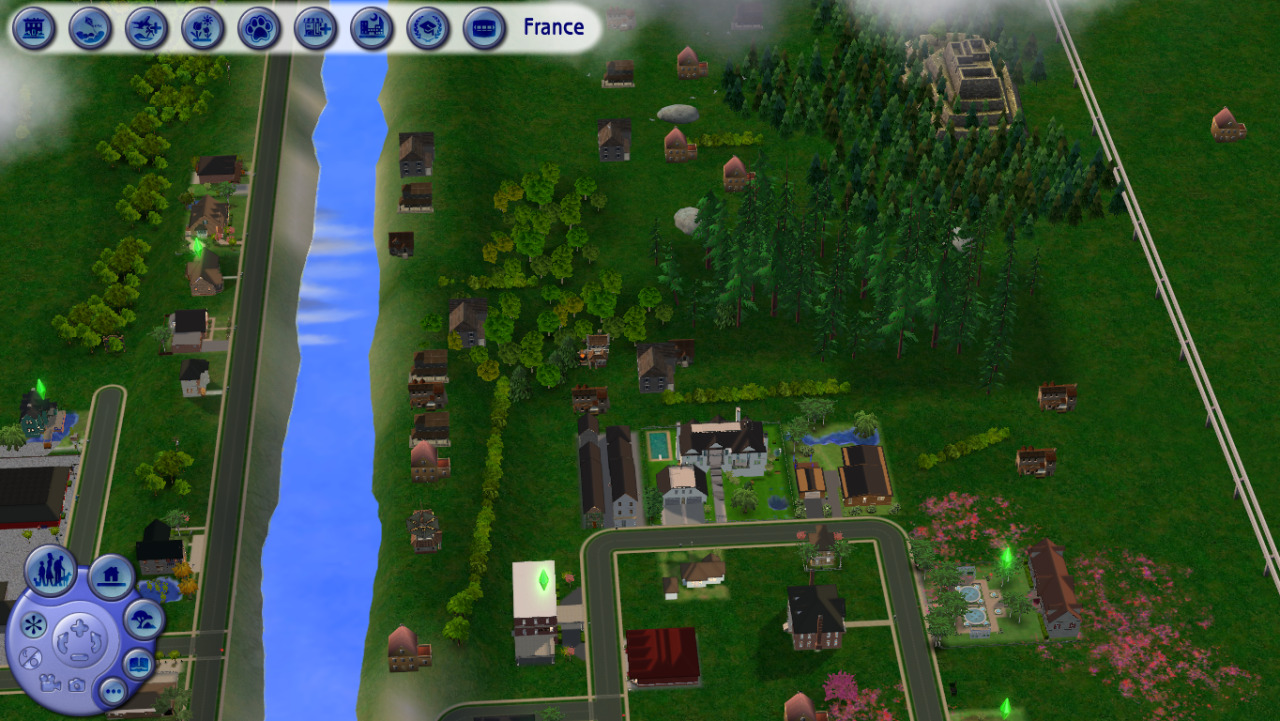Open the neighborhood chooser building icon
Image resolution: width=1280 pixels, height=721 pixels.
coord(34,28)
